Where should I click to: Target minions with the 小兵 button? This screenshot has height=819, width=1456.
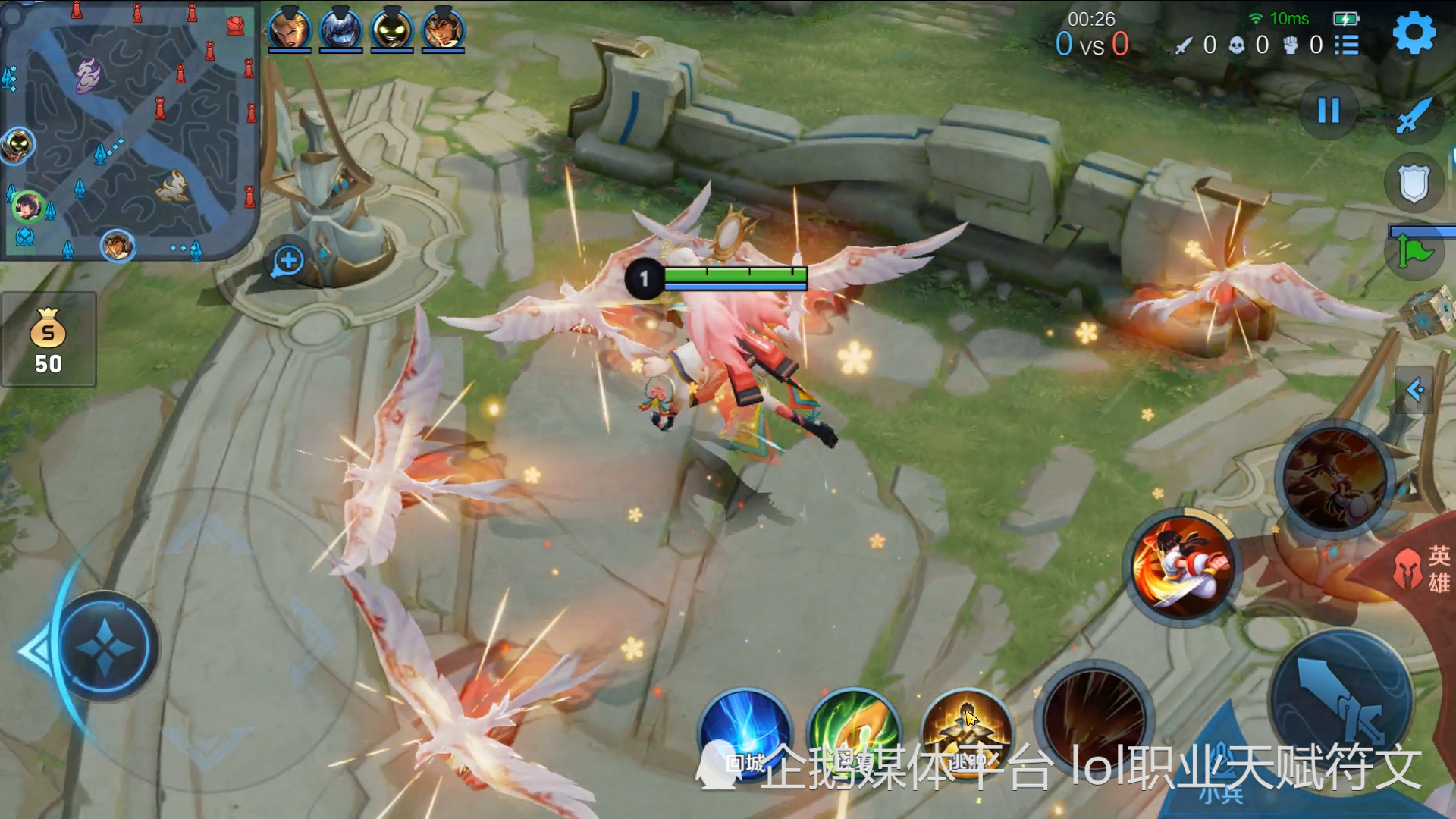1221,792
